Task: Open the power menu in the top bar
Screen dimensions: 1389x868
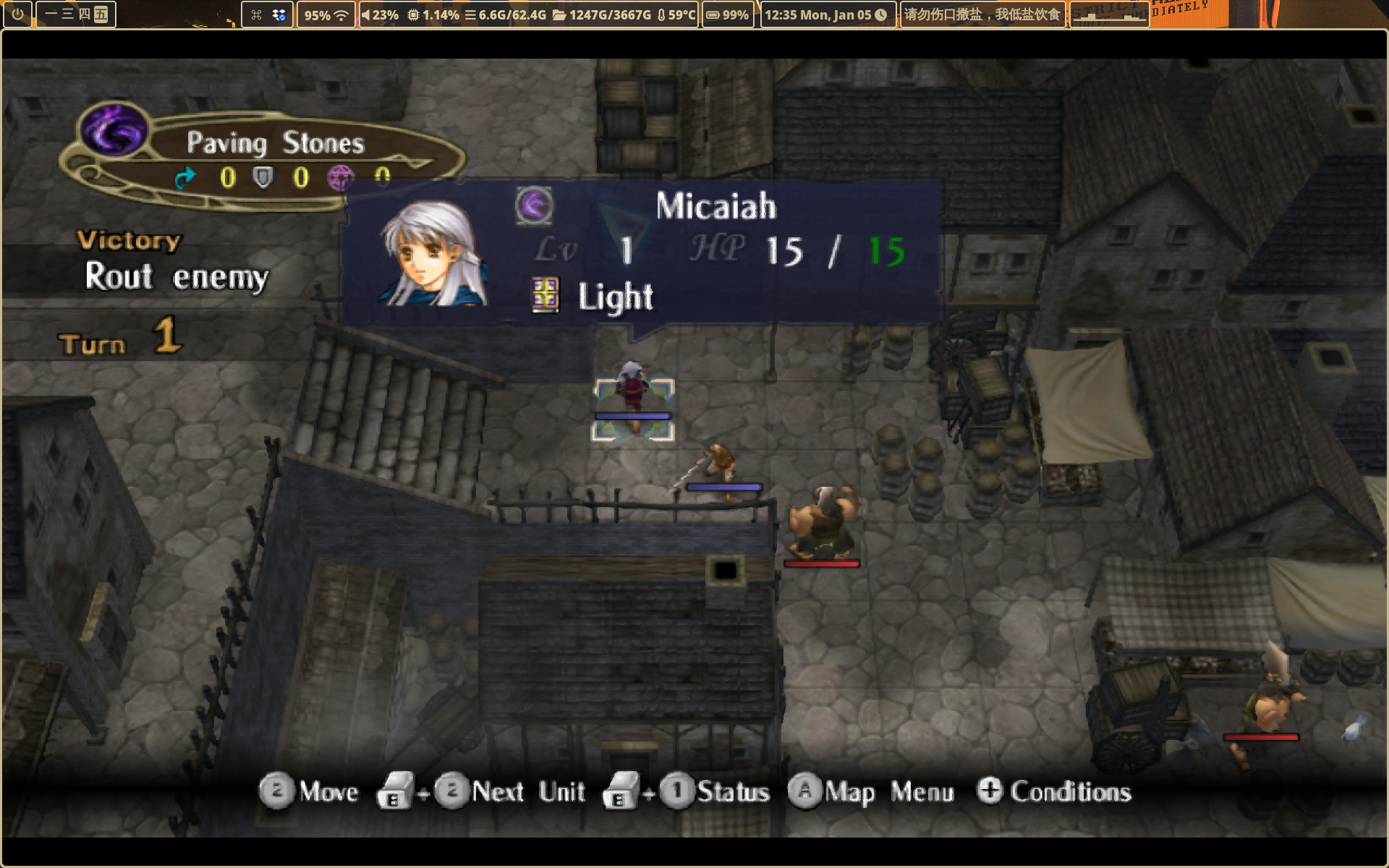Action: (17, 14)
